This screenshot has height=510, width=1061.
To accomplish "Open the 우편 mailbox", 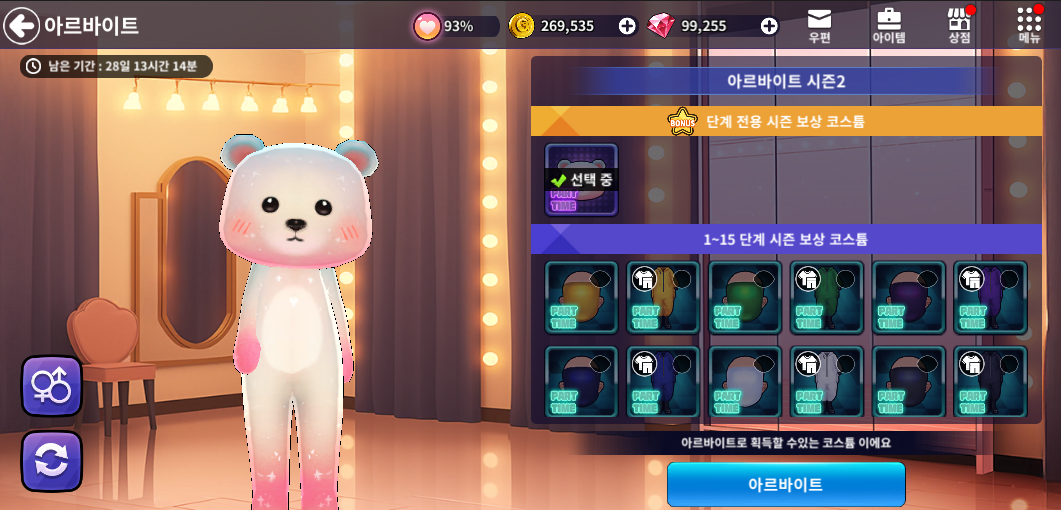I will tap(819, 25).
